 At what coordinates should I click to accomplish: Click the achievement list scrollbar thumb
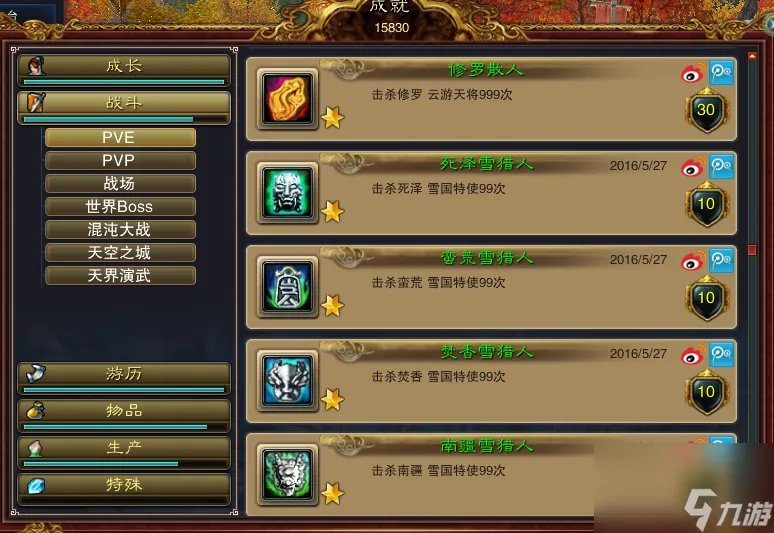[x=753, y=249]
